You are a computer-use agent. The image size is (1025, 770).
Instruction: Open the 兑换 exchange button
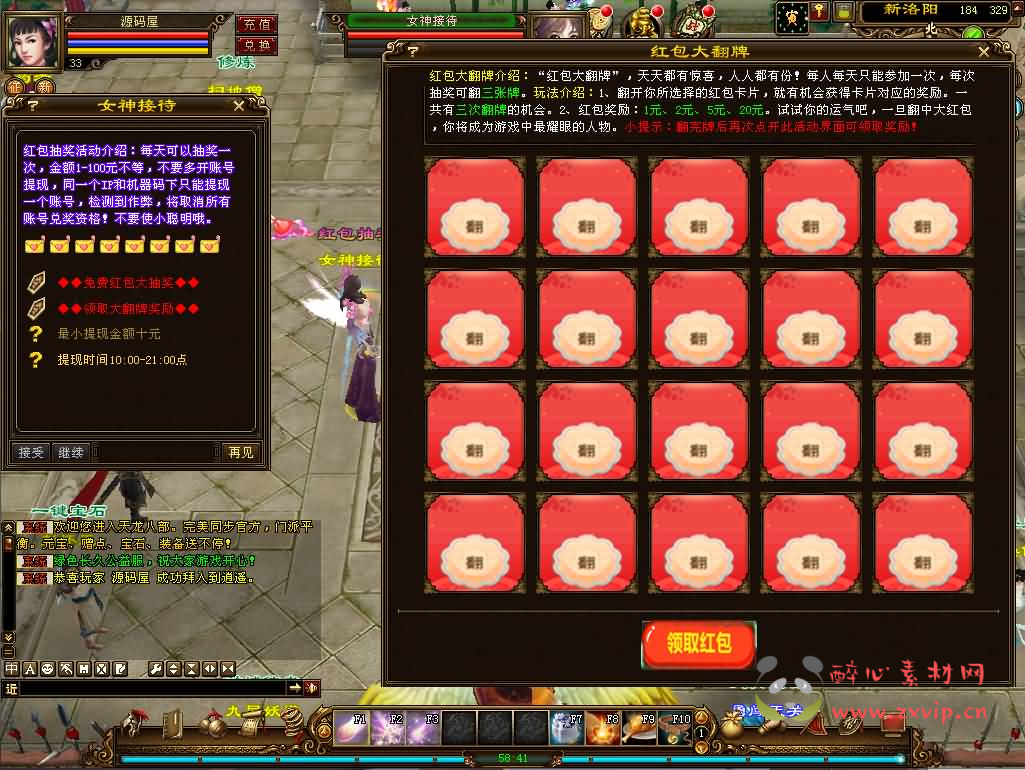pyautogui.click(x=257, y=46)
